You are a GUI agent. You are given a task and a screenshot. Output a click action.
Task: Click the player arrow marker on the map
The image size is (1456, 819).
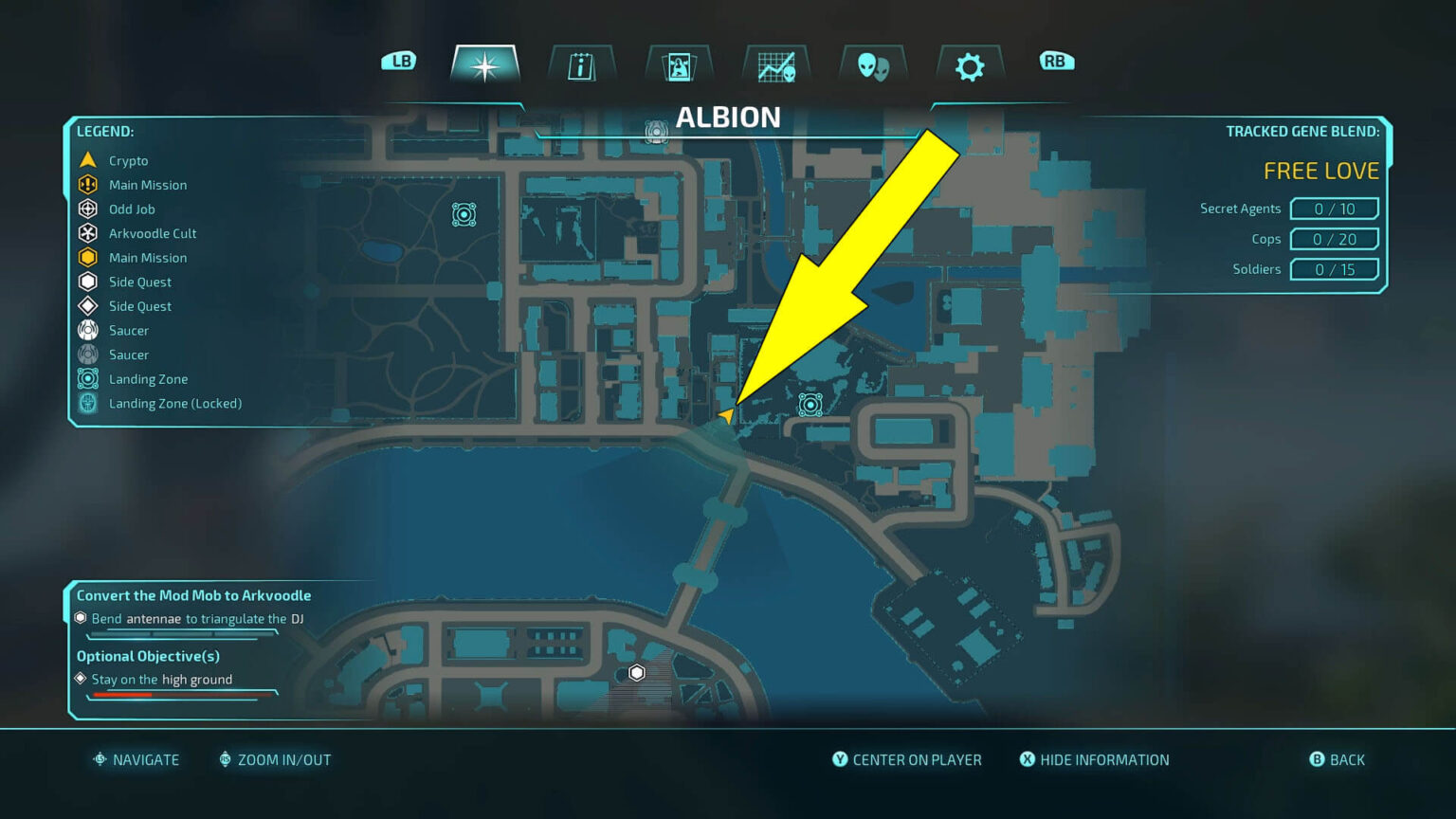728,414
